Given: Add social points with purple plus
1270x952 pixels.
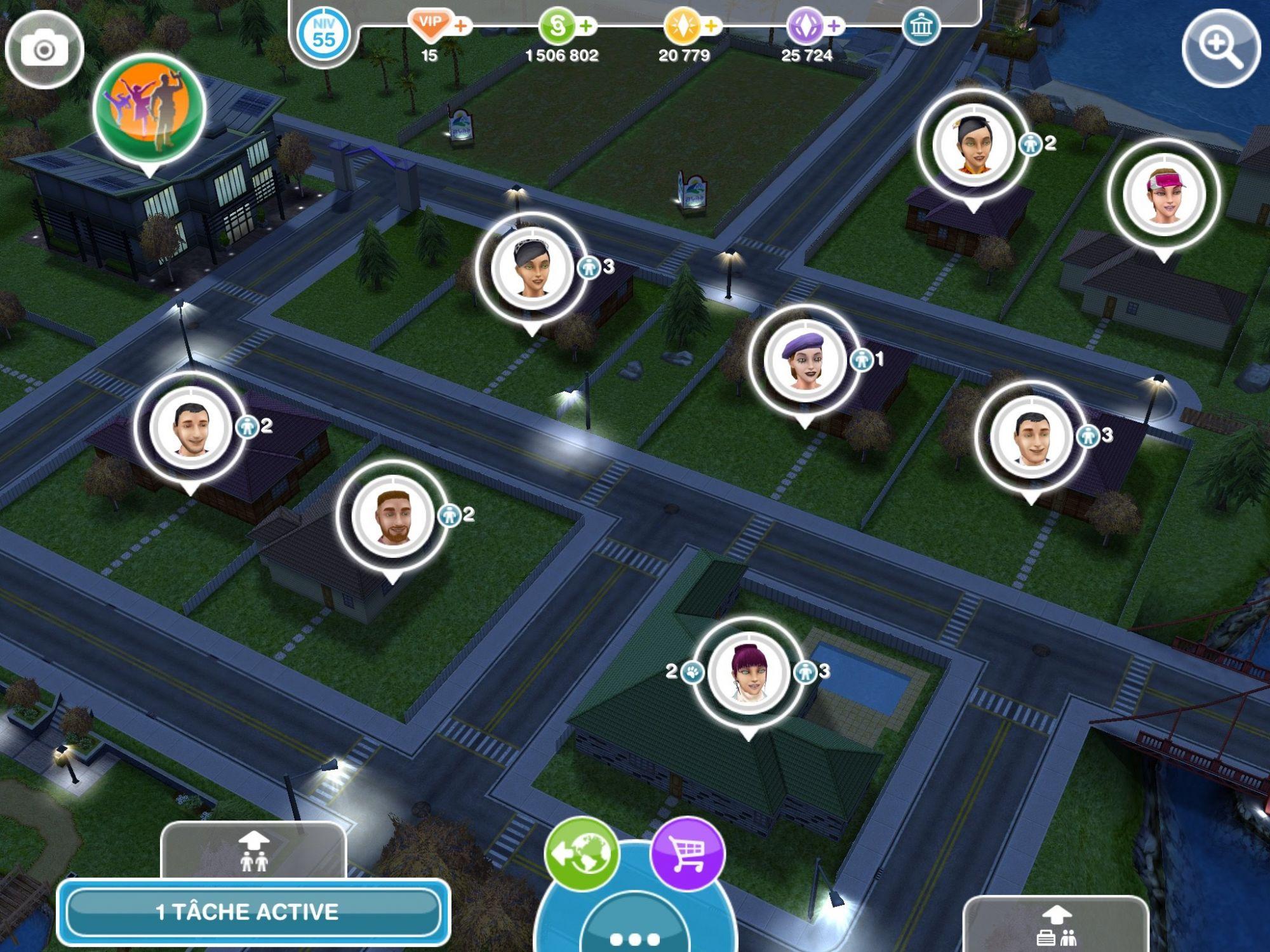Looking at the screenshot, I should click(834, 27).
